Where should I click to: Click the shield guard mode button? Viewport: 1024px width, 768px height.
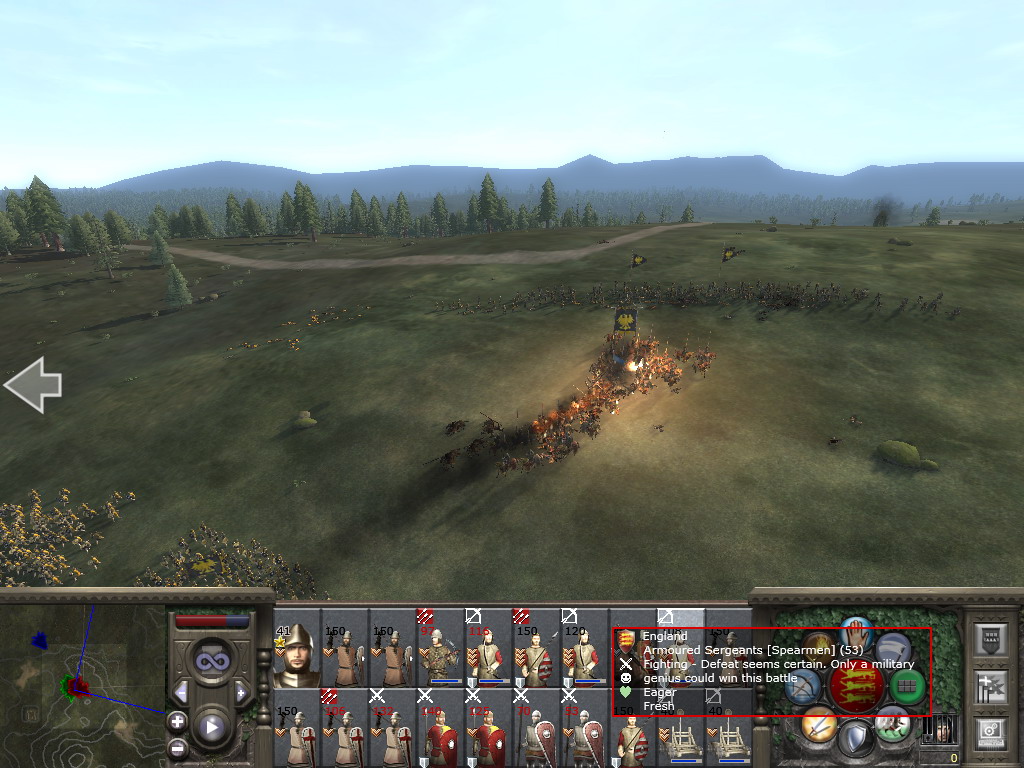tap(855, 740)
